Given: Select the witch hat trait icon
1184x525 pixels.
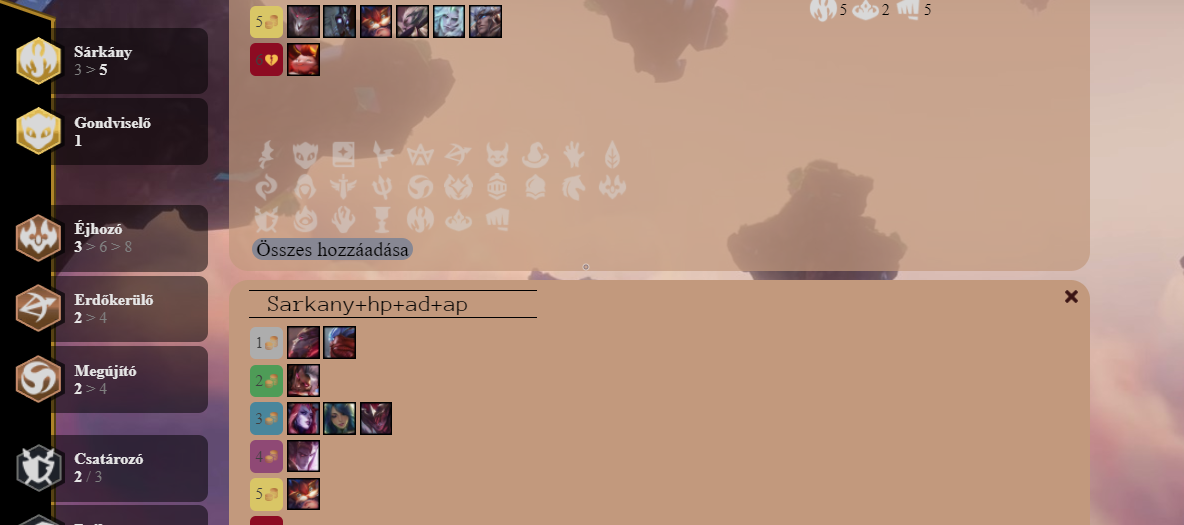Looking at the screenshot, I should (535, 155).
